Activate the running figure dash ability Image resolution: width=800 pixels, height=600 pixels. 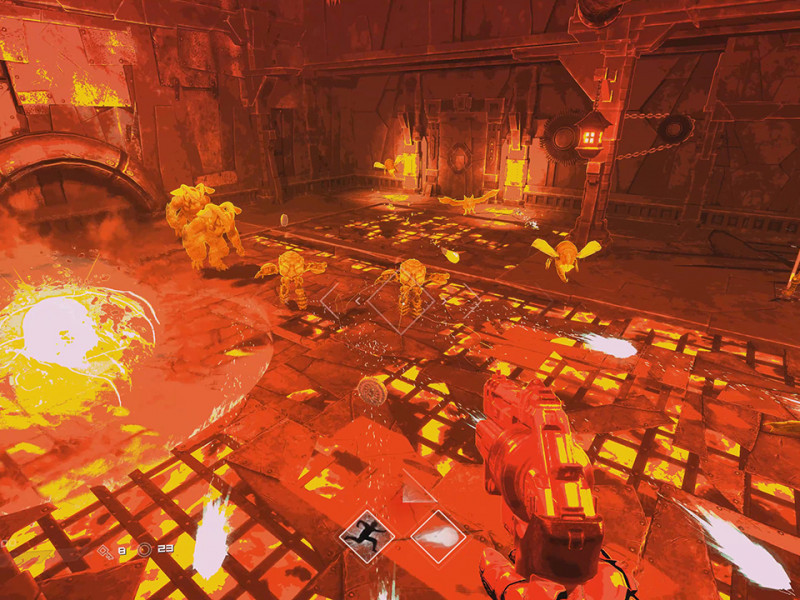tap(367, 536)
